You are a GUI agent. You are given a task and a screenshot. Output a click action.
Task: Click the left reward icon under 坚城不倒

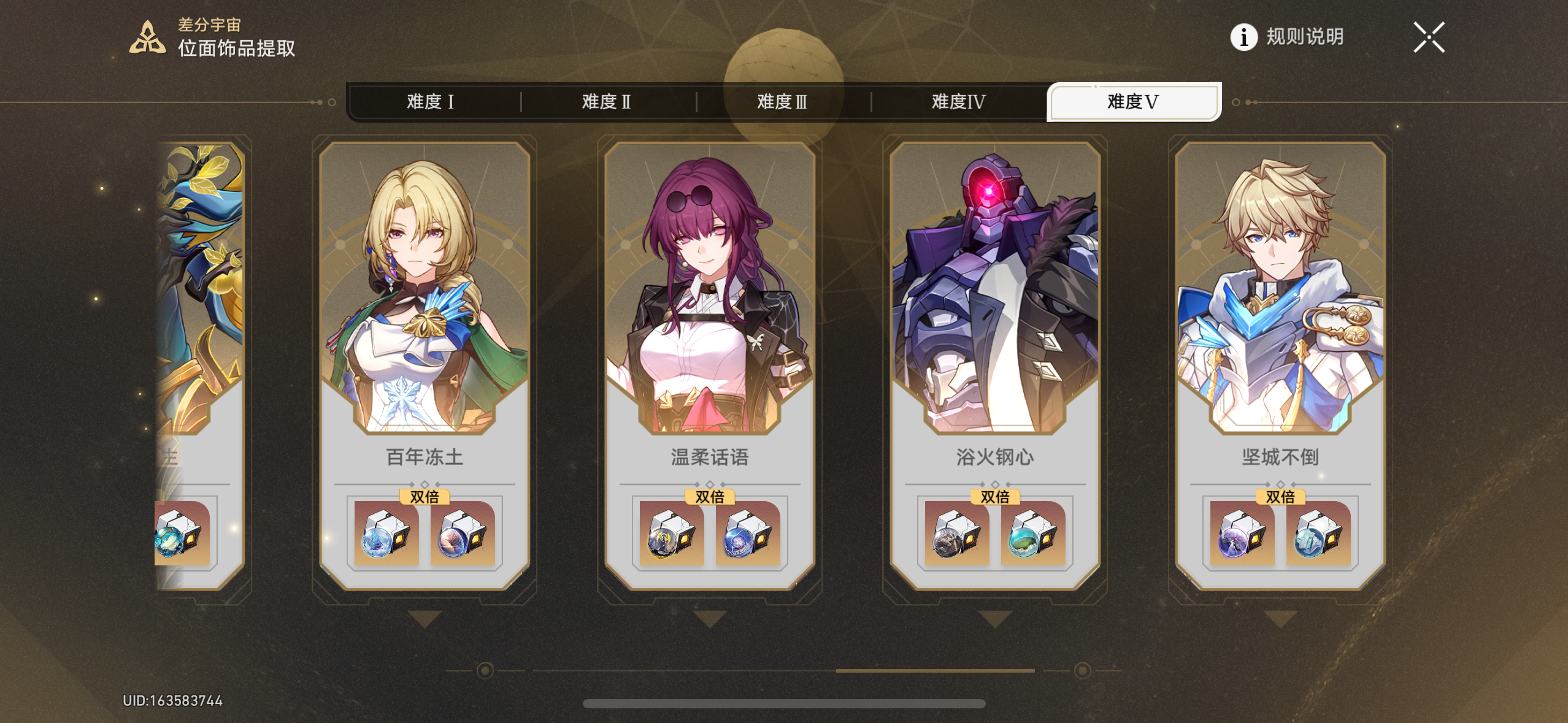[1240, 535]
